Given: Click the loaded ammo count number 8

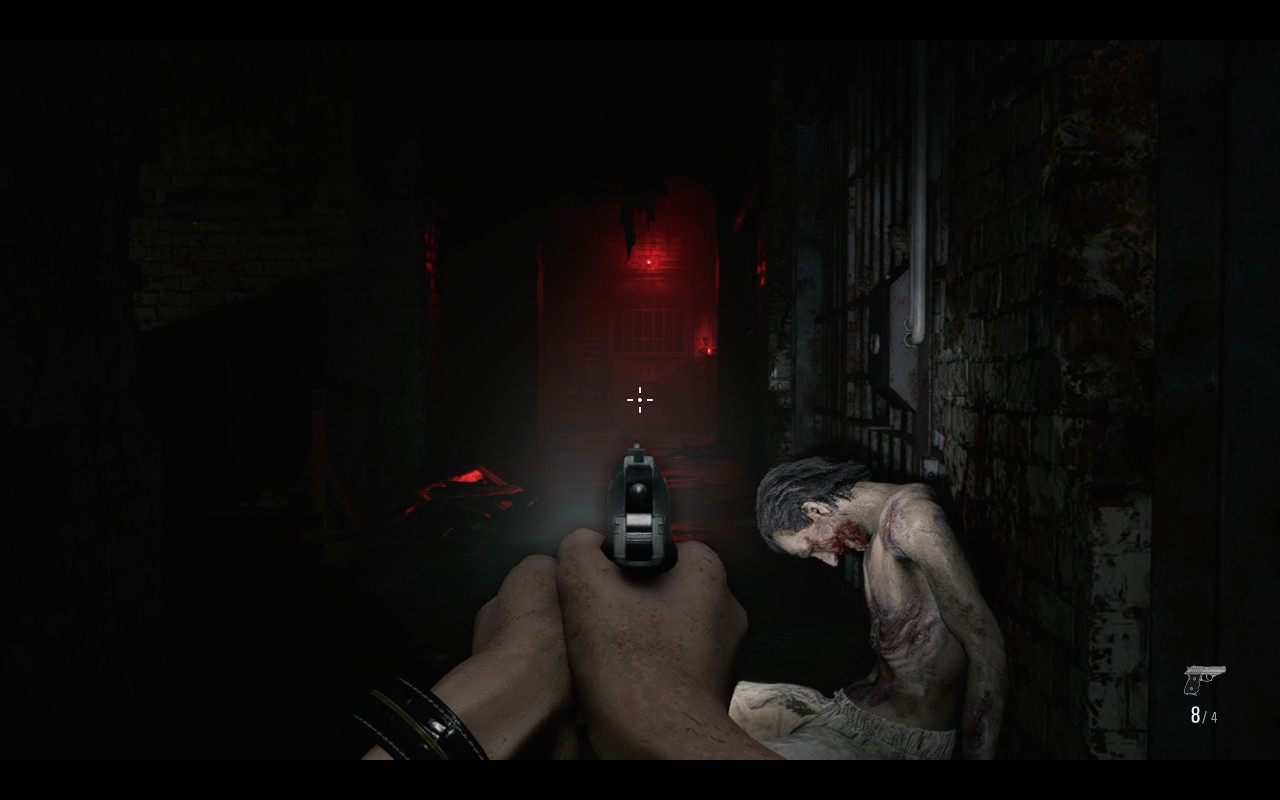Looking at the screenshot, I should pyautogui.click(x=1196, y=716).
